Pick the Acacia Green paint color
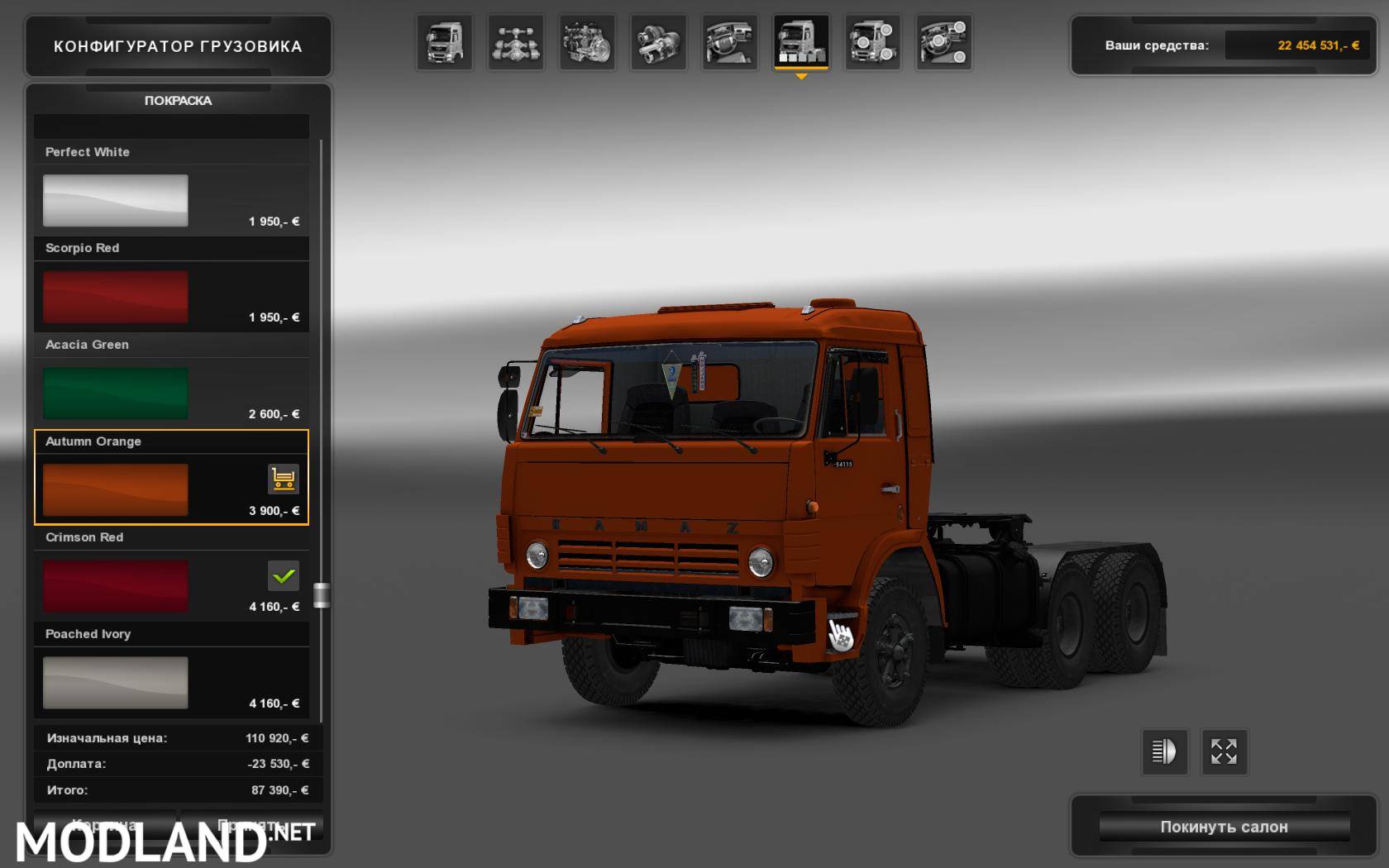The height and width of the screenshot is (868, 1389). 115,393
